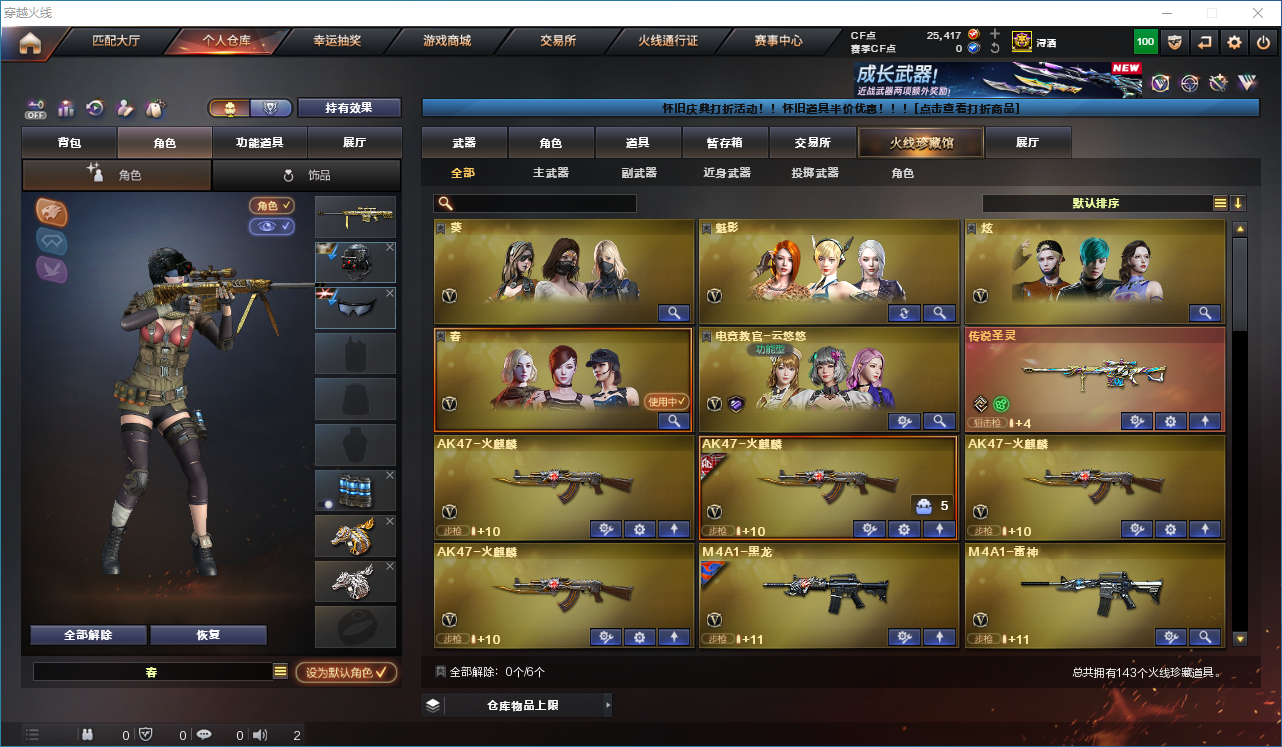
Task: Switch to the 火线珍藏馆 tab
Action: click(x=919, y=142)
